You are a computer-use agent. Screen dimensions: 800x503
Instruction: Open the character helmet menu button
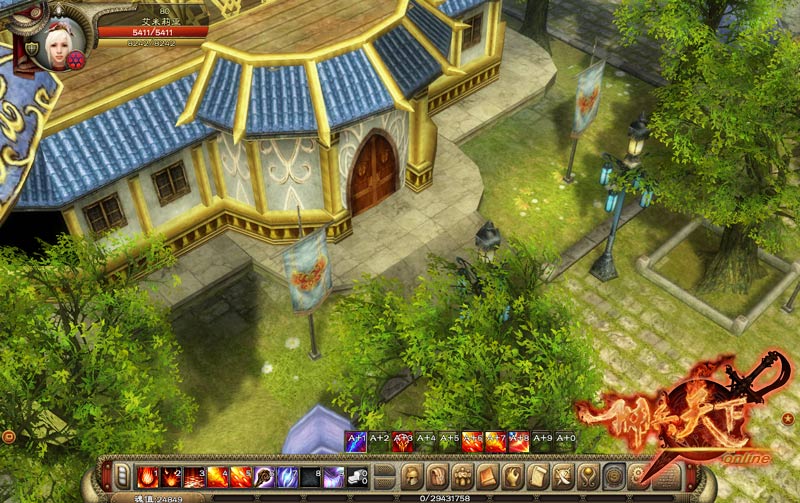(x=411, y=475)
